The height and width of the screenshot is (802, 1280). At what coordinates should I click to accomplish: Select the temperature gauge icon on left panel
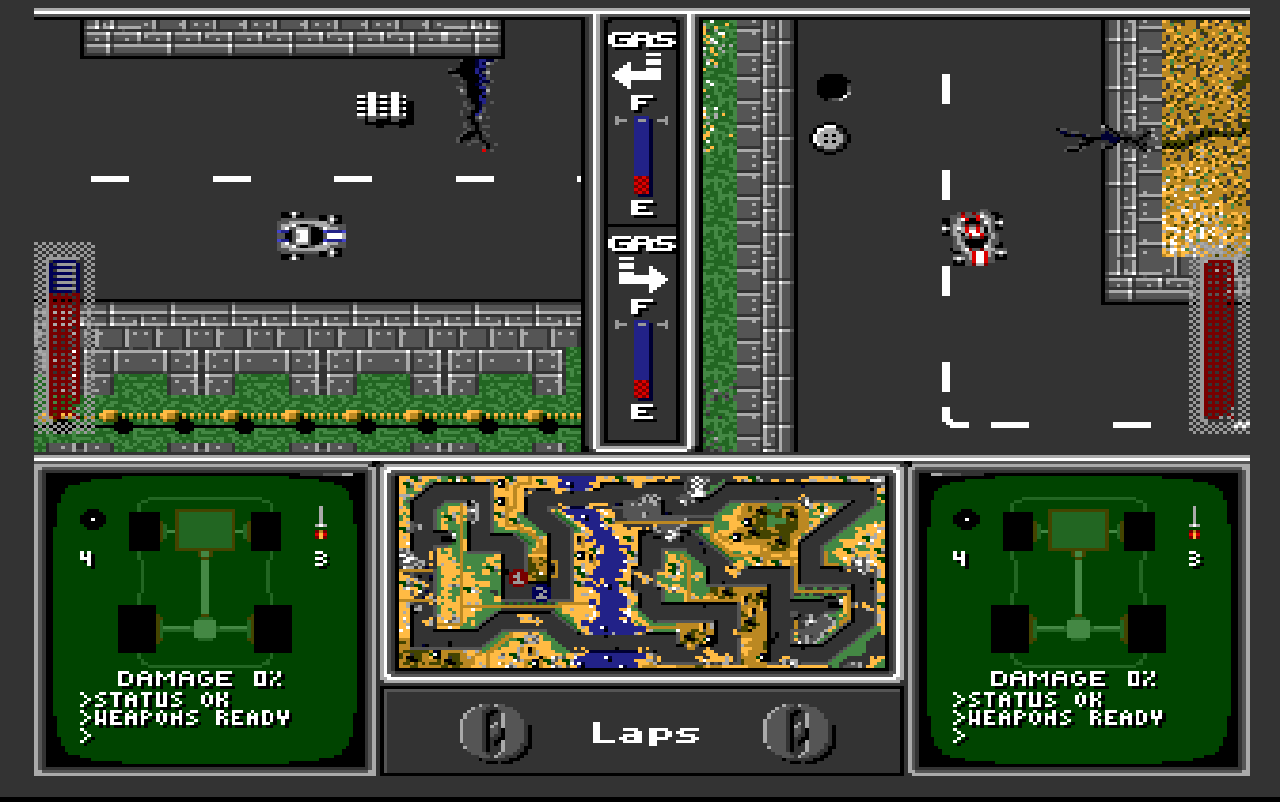pyautogui.click(x=322, y=522)
